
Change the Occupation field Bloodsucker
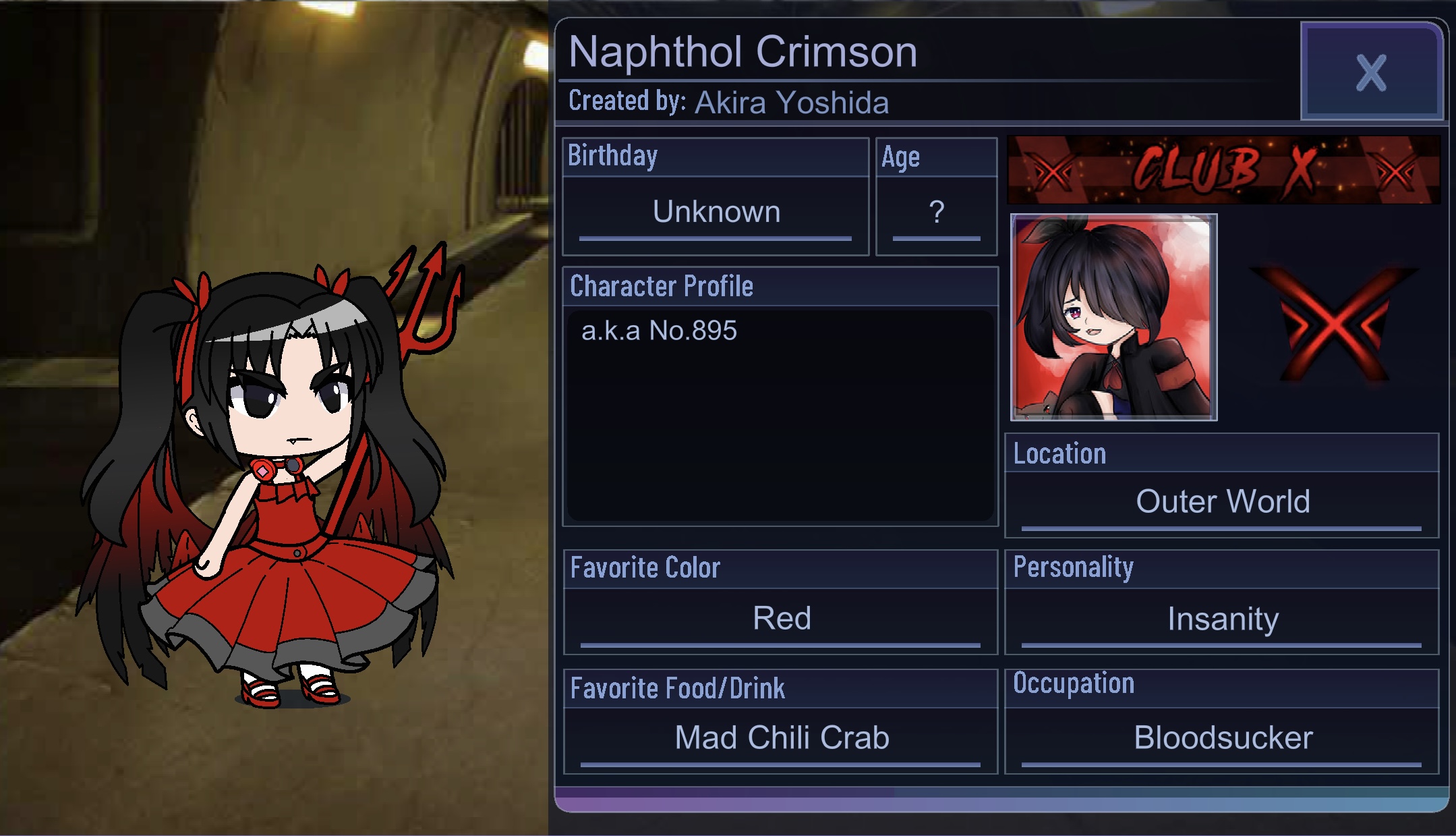click(1222, 738)
